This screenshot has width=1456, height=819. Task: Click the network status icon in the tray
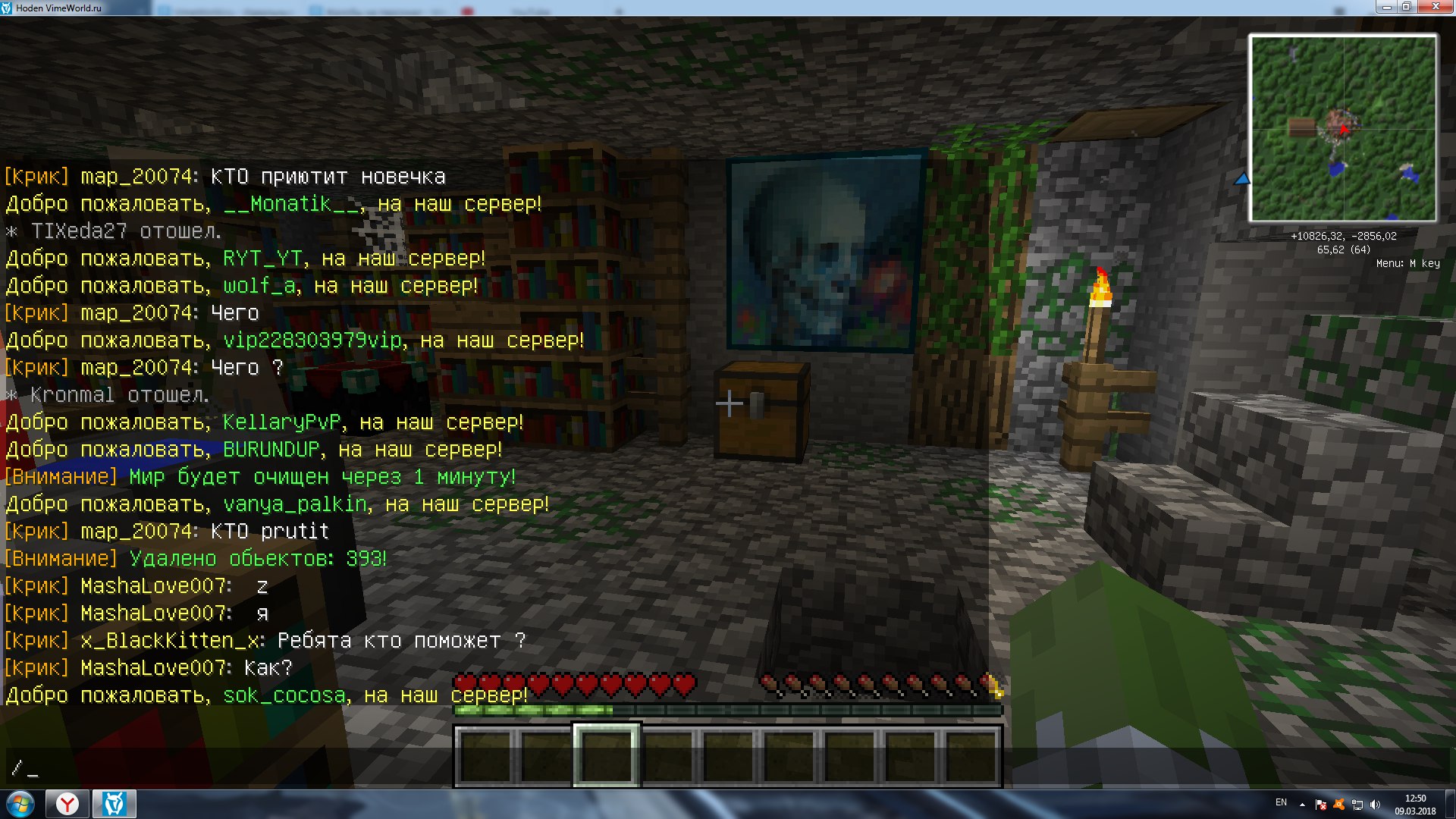[x=1357, y=805]
